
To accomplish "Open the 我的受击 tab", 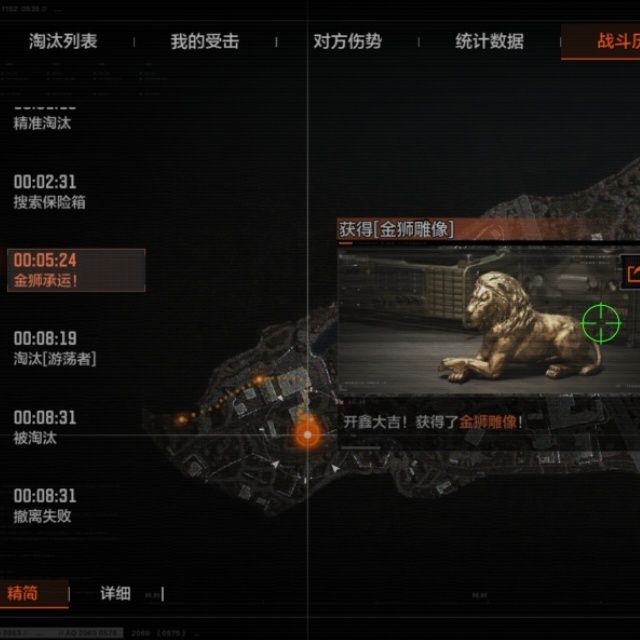I will pyautogui.click(x=204, y=42).
